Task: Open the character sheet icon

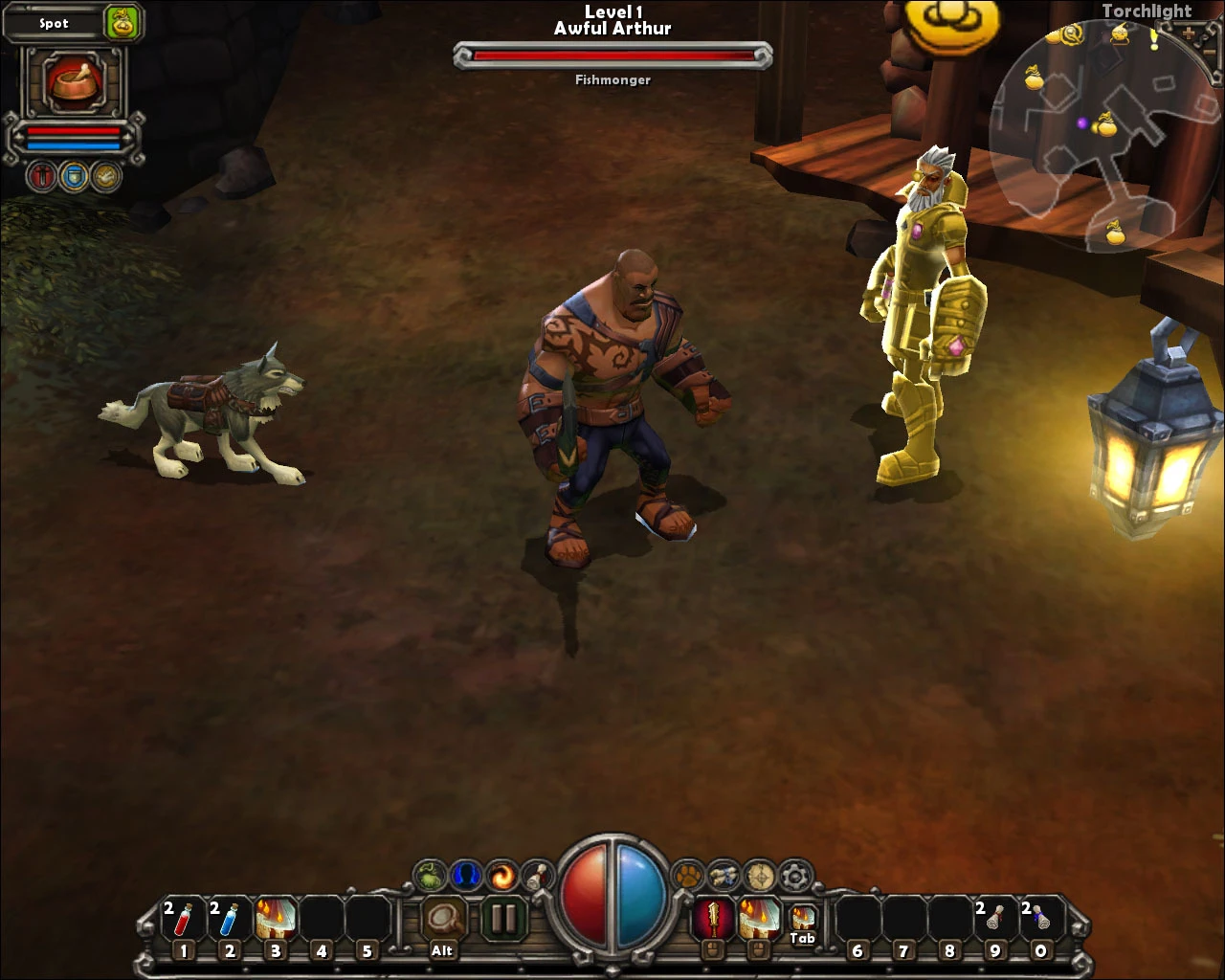Action: click(463, 874)
